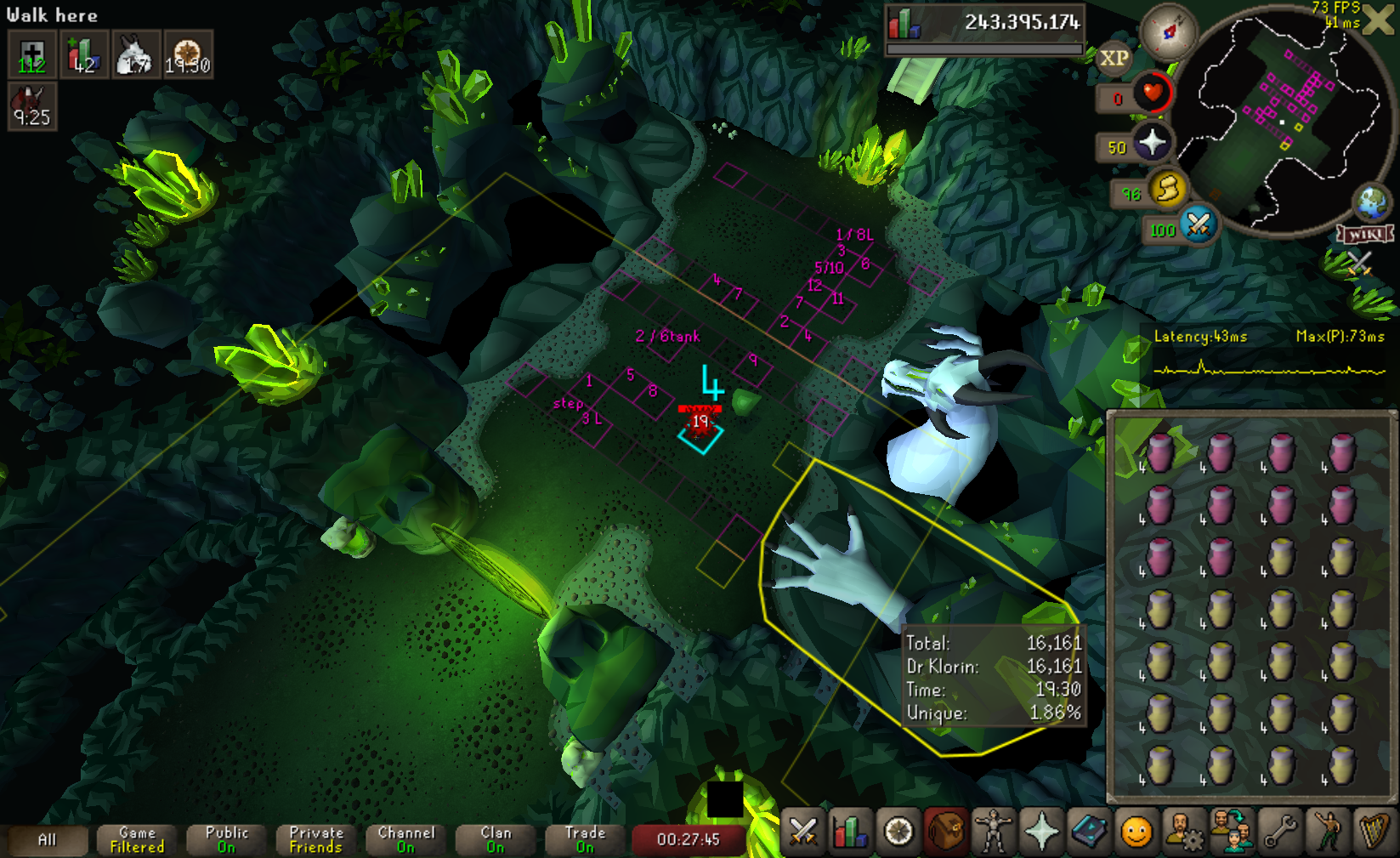Image resolution: width=1400 pixels, height=858 pixels.
Task: Open the Settings wrench tab
Action: tap(1279, 831)
